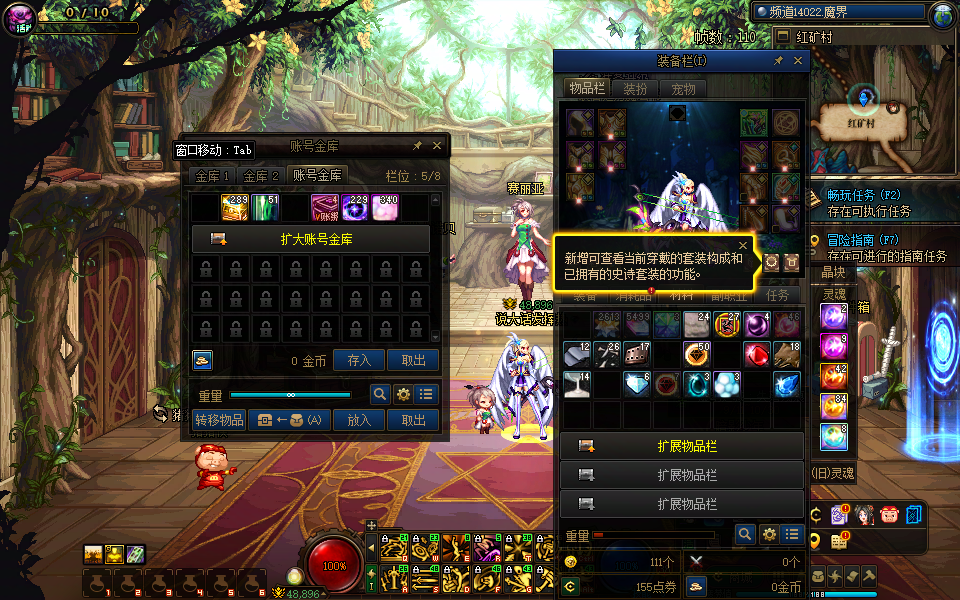Open the 冒险指南 (F7) adventure guide

point(862,241)
